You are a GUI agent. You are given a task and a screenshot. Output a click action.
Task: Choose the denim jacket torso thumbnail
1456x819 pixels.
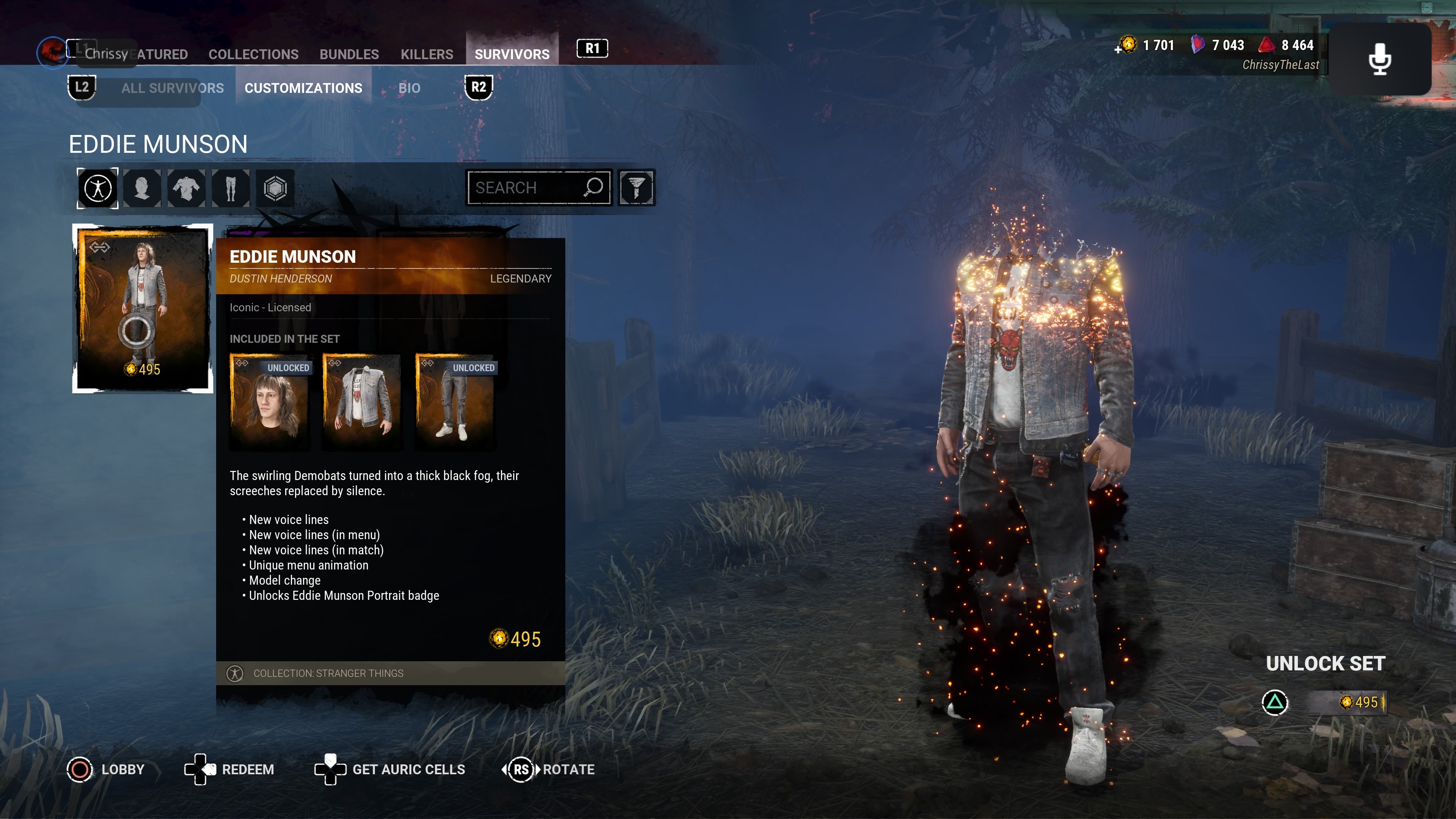[362, 402]
